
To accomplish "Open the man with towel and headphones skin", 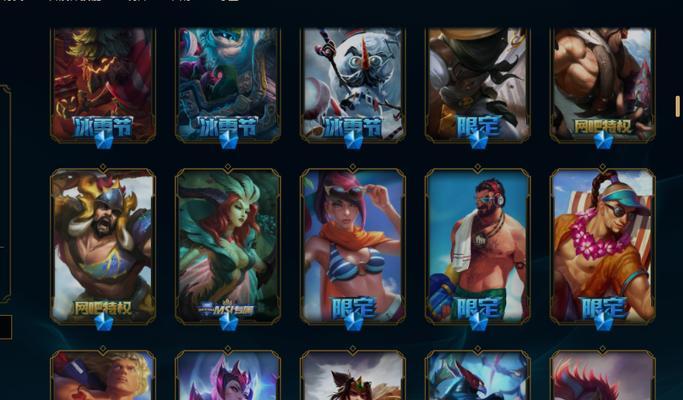I will click(478, 245).
